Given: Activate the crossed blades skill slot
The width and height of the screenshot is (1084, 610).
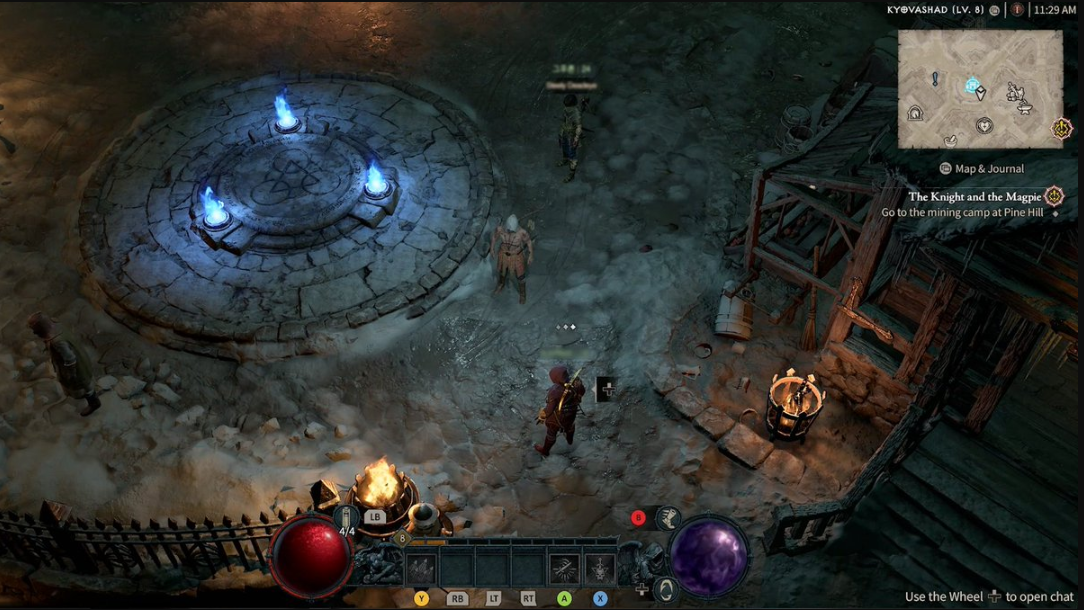Looking at the screenshot, I should pos(564,568).
